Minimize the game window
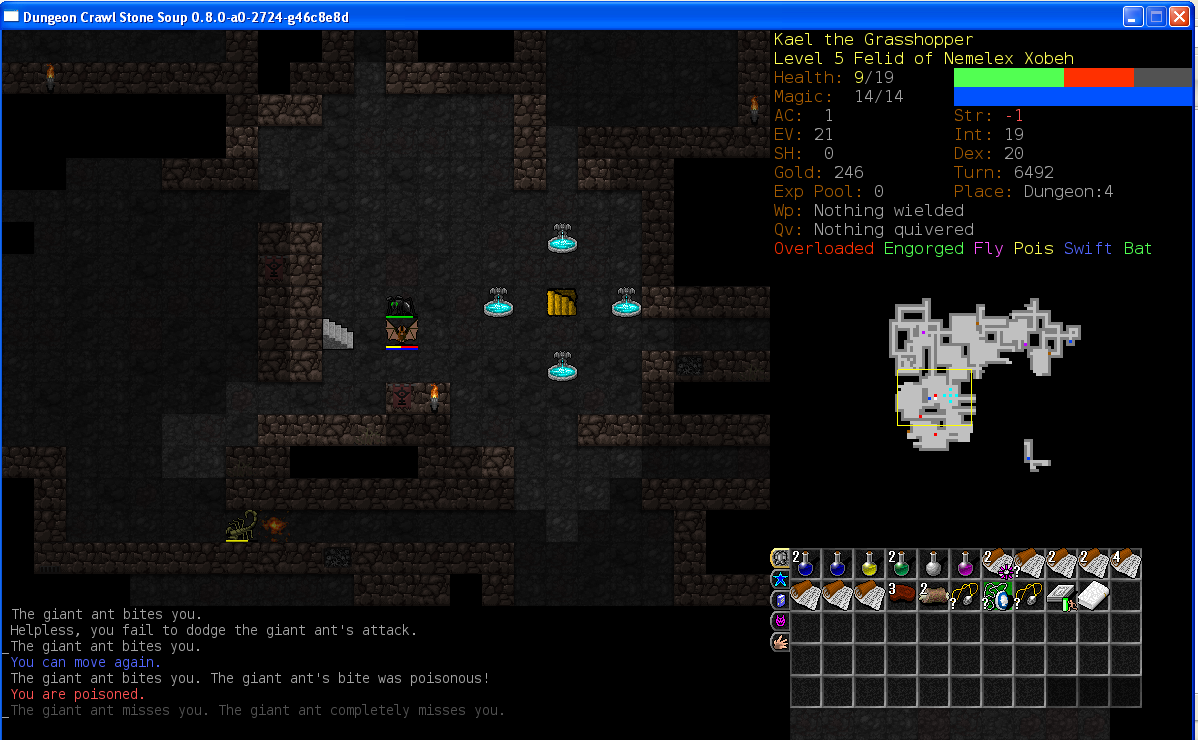 (1134, 16)
